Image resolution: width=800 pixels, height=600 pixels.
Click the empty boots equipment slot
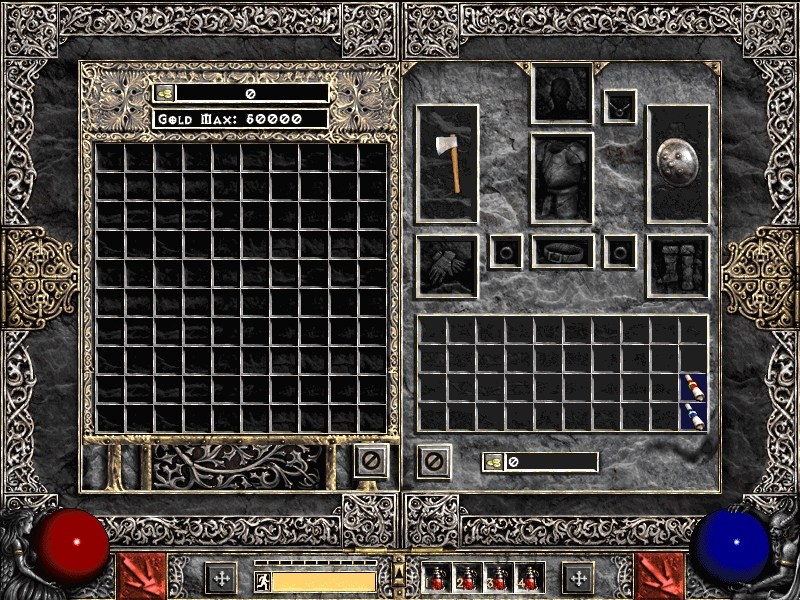tap(677, 266)
